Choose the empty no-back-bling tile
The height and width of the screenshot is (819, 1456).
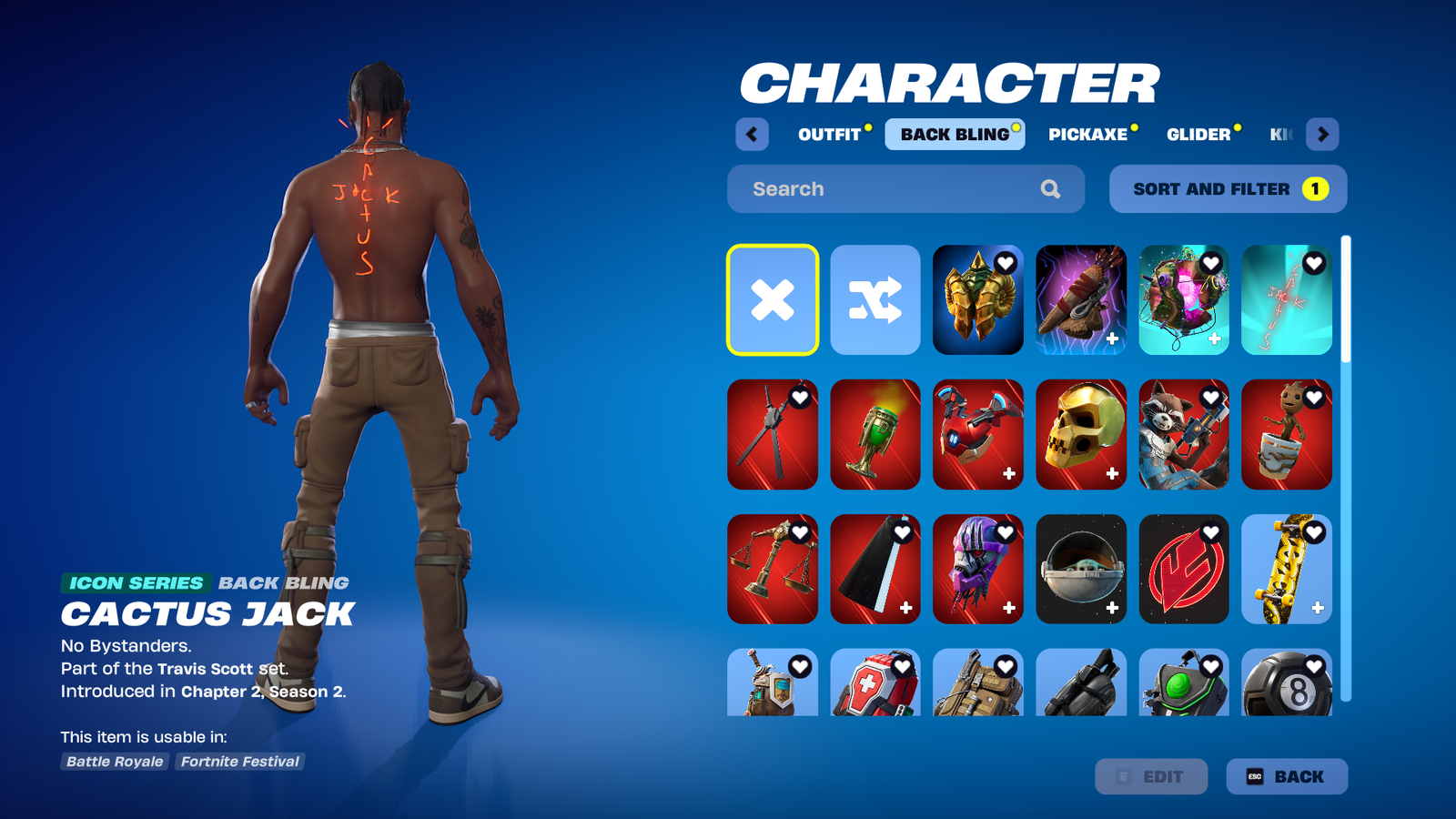[x=773, y=300]
